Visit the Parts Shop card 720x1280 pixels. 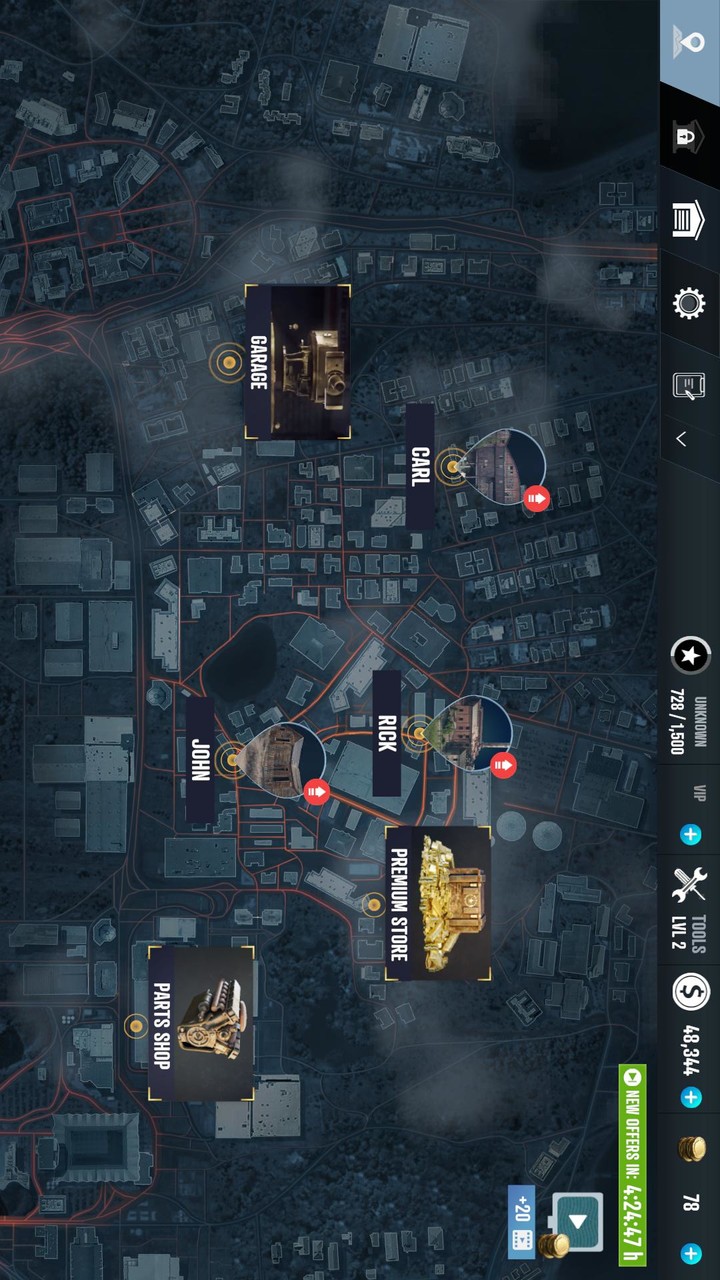tap(201, 1024)
